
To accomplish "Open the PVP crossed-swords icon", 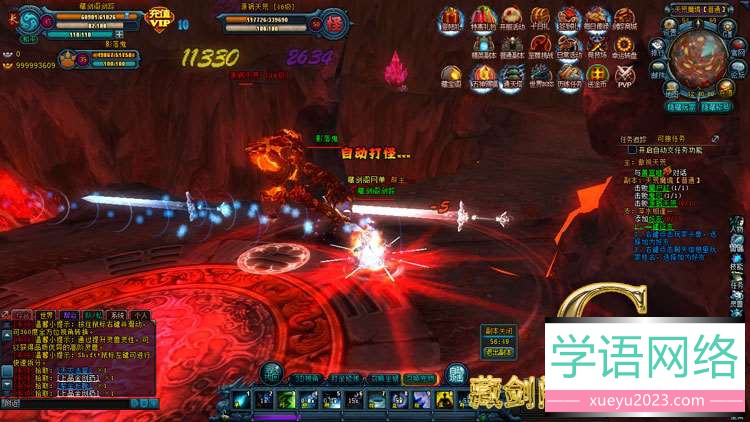I will coord(625,76).
